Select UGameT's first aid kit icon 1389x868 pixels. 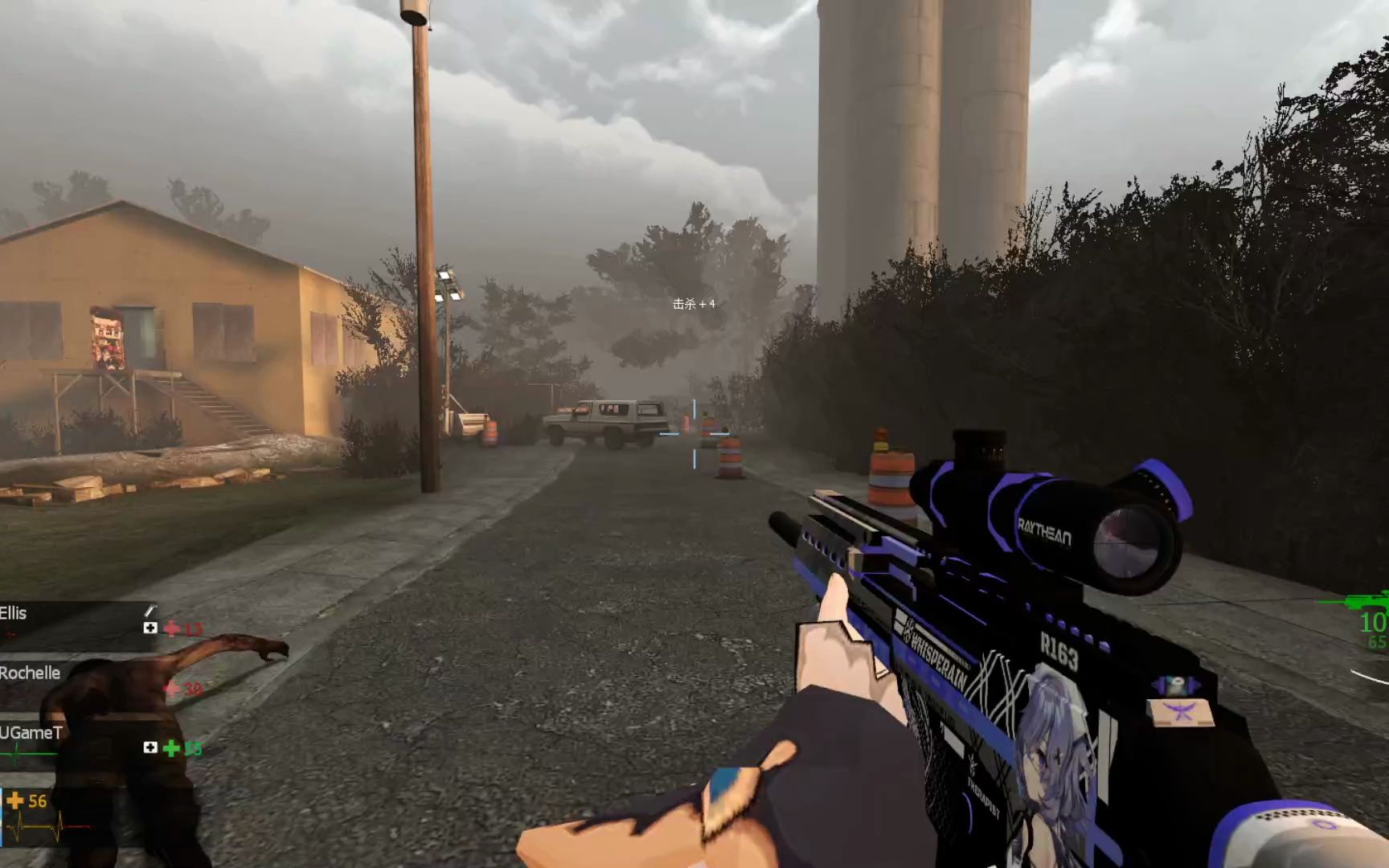click(150, 747)
